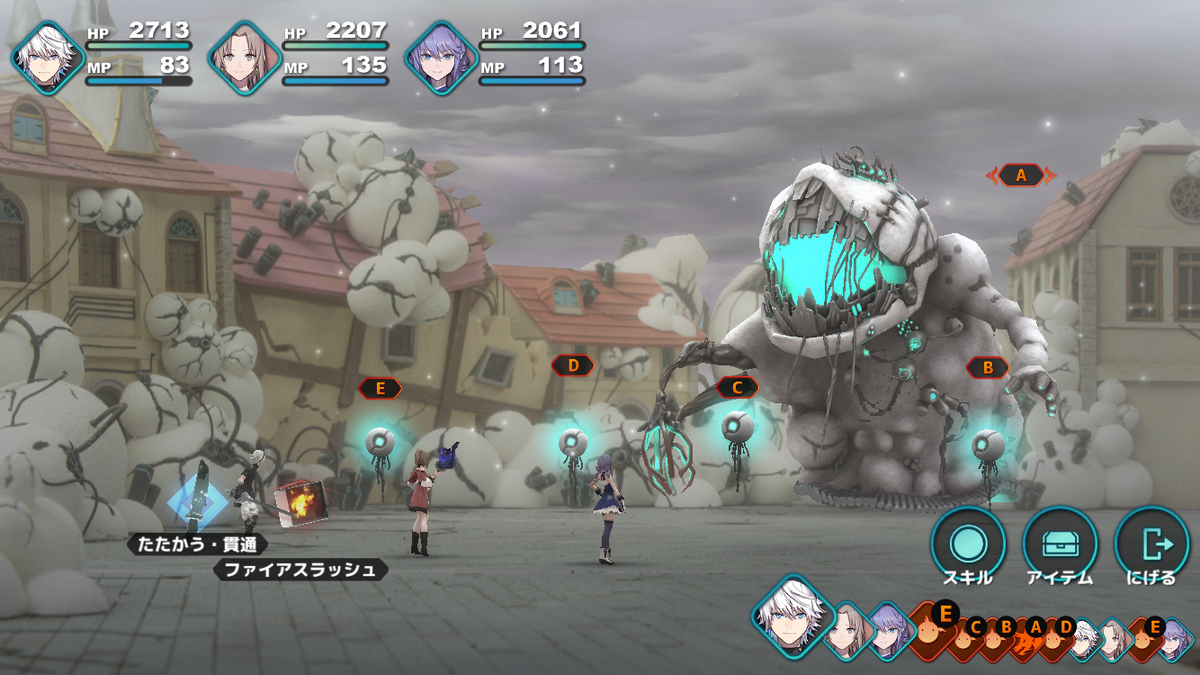Choose にげる to flee battle
The width and height of the screenshot is (1200, 675).
1151,543
